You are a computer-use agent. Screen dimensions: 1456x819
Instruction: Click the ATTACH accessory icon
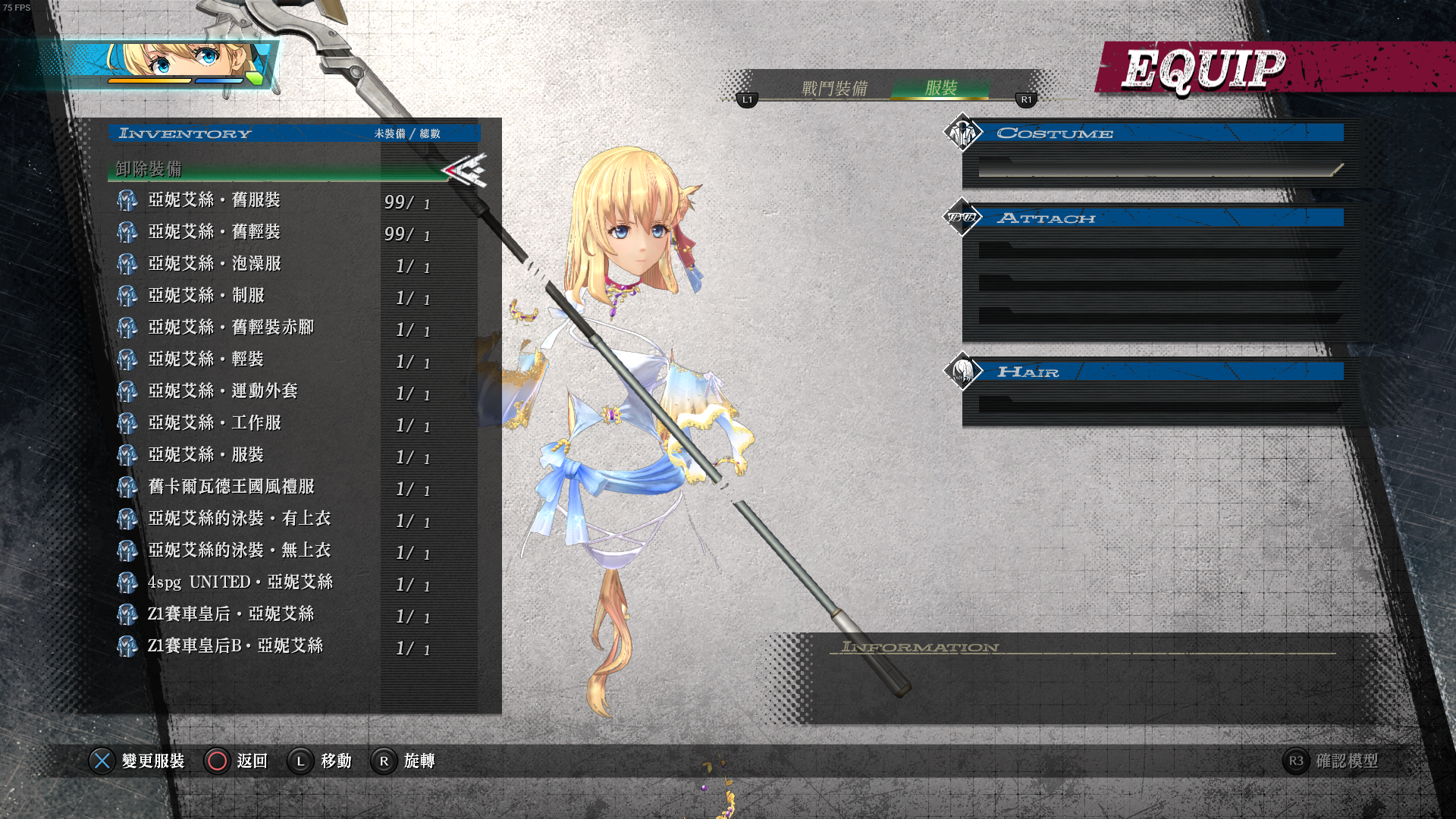[962, 218]
